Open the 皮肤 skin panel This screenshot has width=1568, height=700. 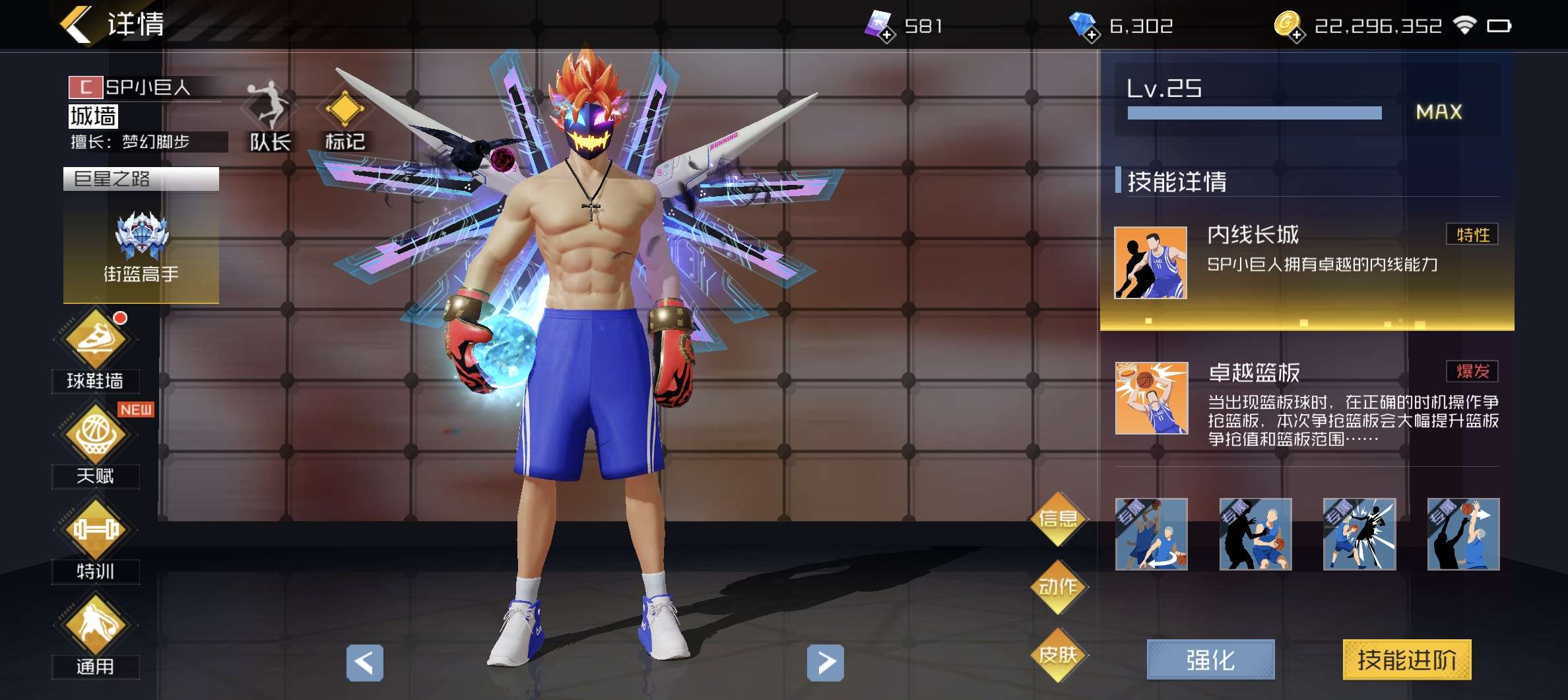tap(1058, 655)
